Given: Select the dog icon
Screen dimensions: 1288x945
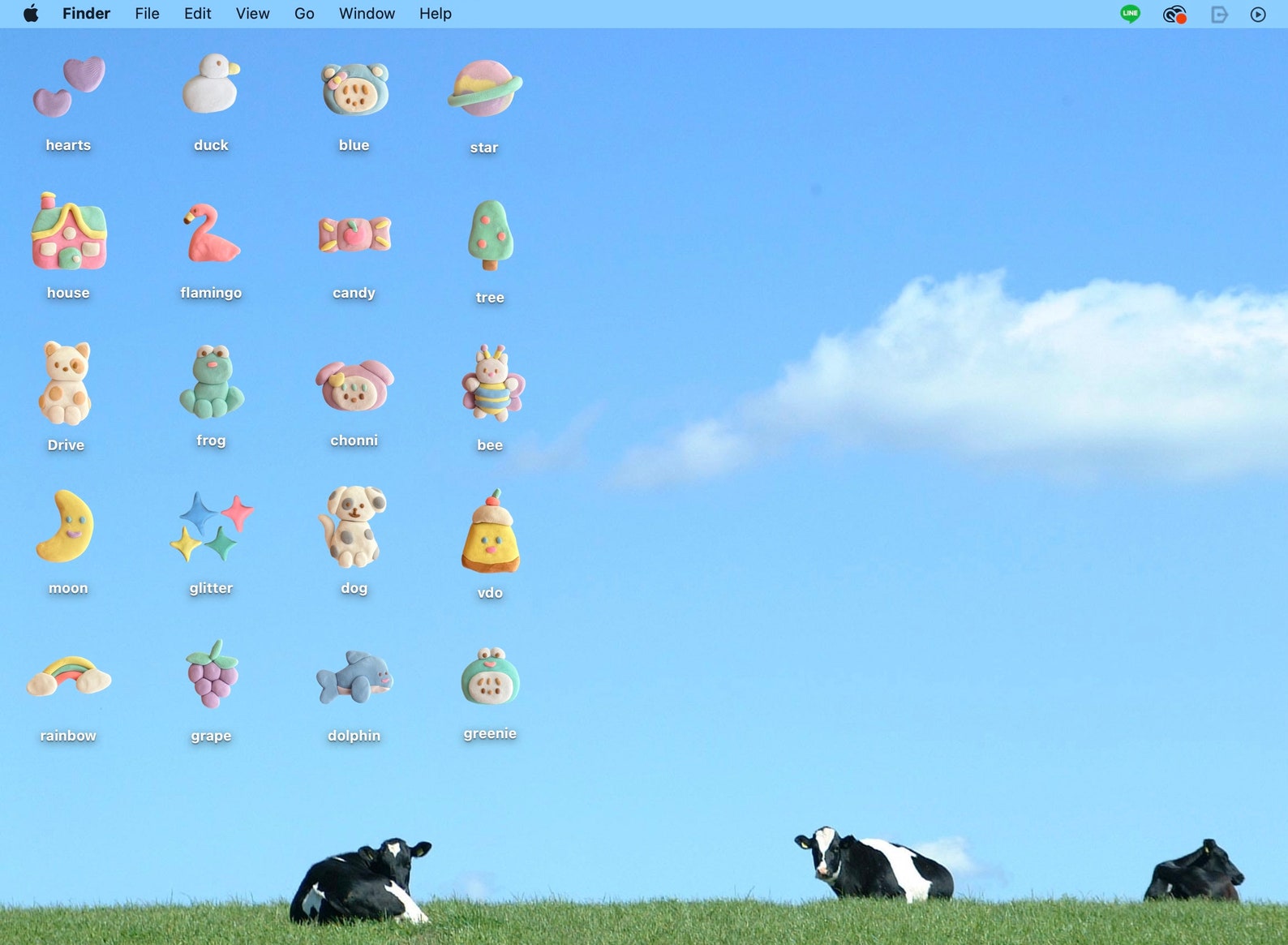Looking at the screenshot, I should pos(354,529).
